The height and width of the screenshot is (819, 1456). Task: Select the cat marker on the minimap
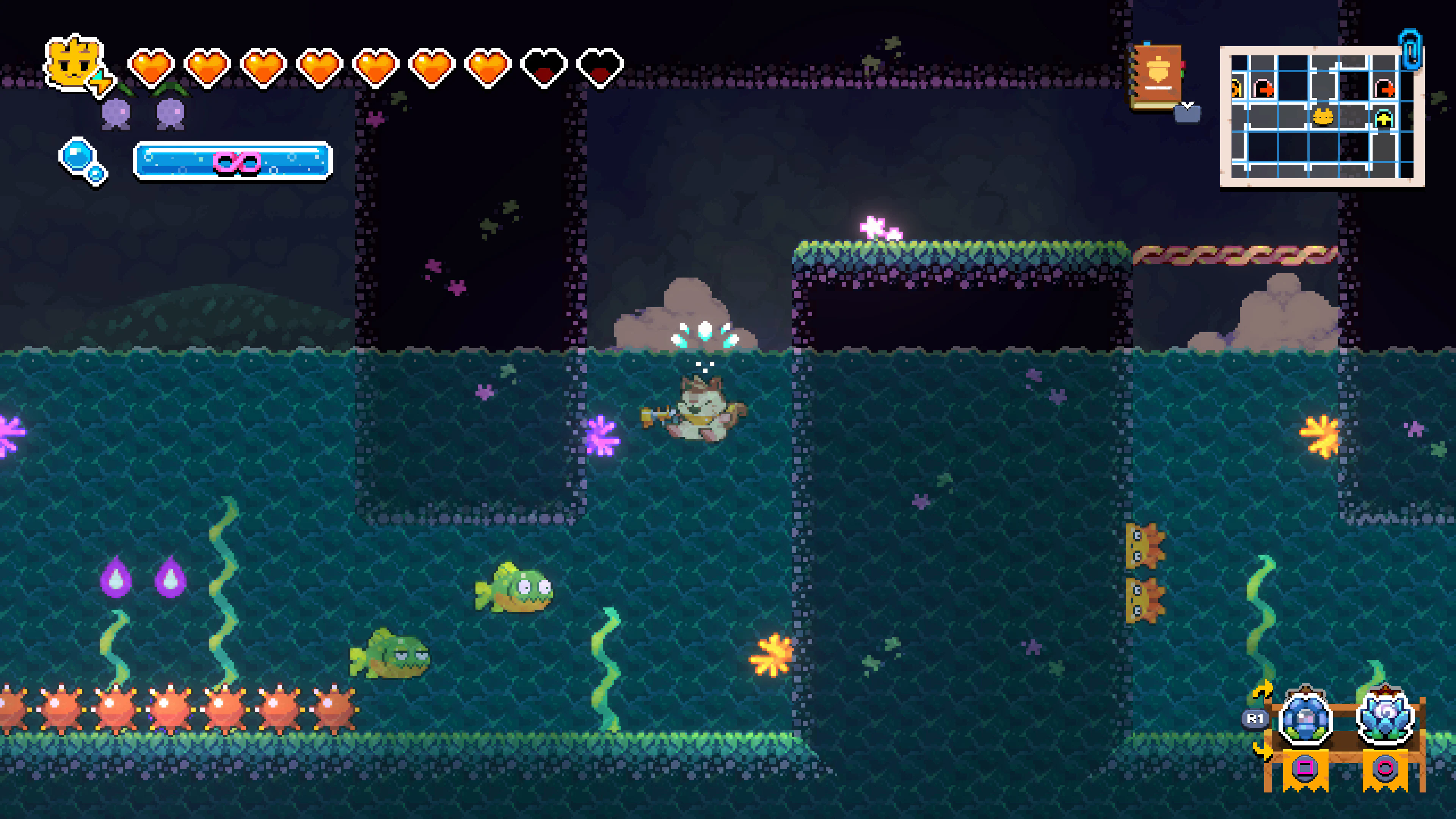(x=1323, y=118)
